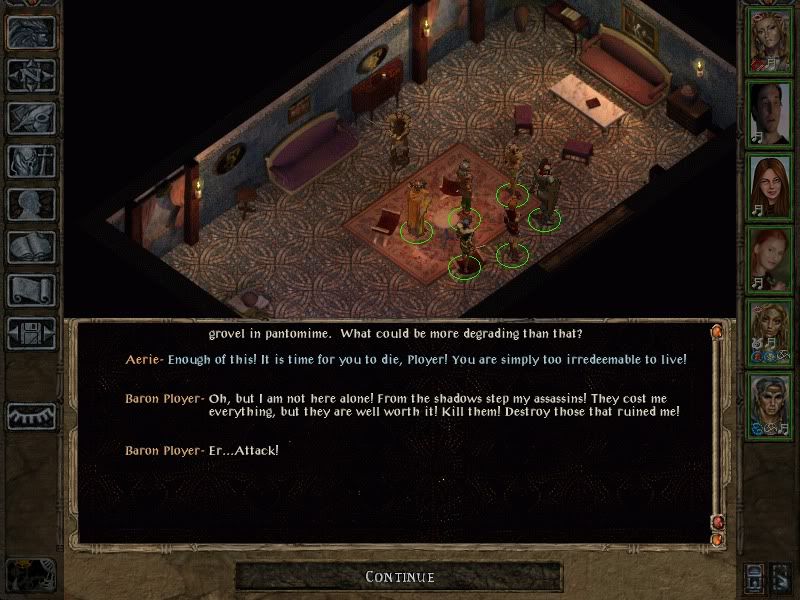
Task: Continue the dialogue with Baron Ployer
Action: 400,576
